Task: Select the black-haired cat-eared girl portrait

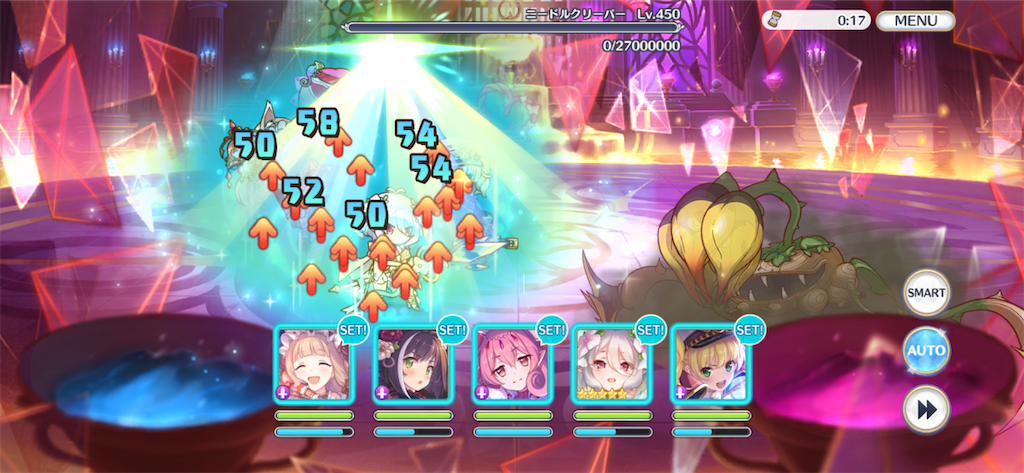Action: [412, 364]
